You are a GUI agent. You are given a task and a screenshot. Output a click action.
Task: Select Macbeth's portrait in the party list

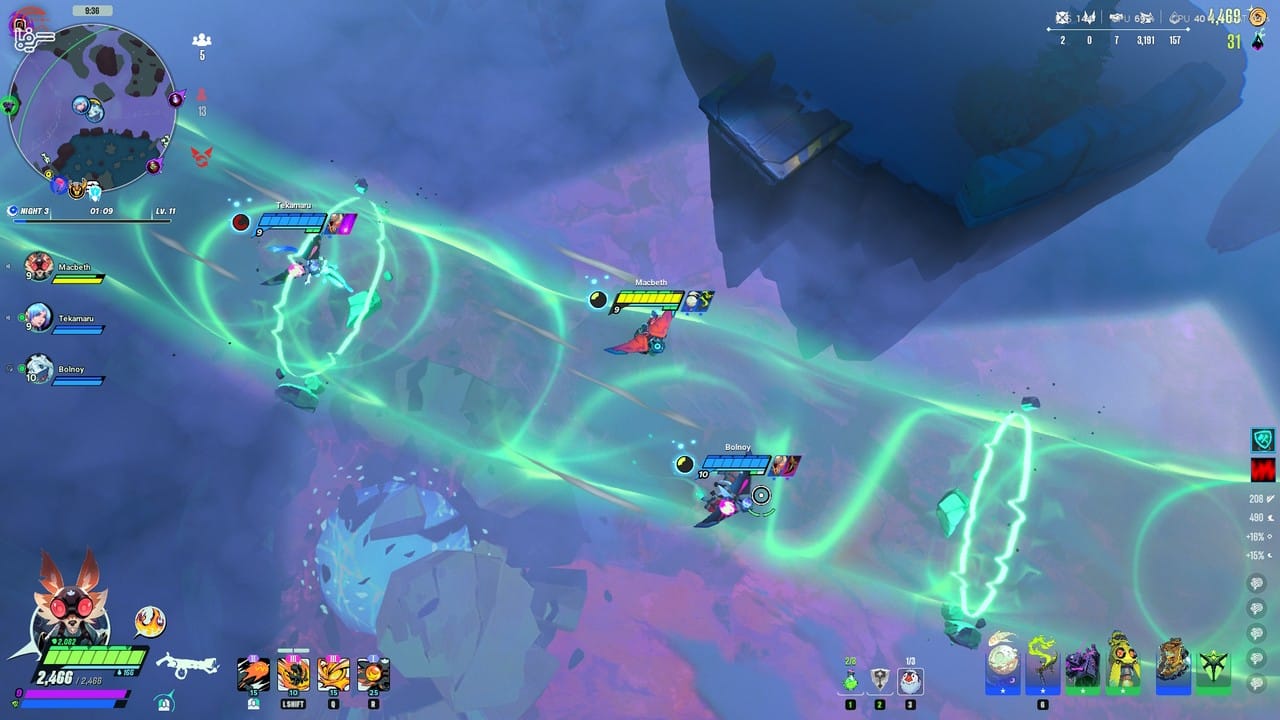pos(38,266)
